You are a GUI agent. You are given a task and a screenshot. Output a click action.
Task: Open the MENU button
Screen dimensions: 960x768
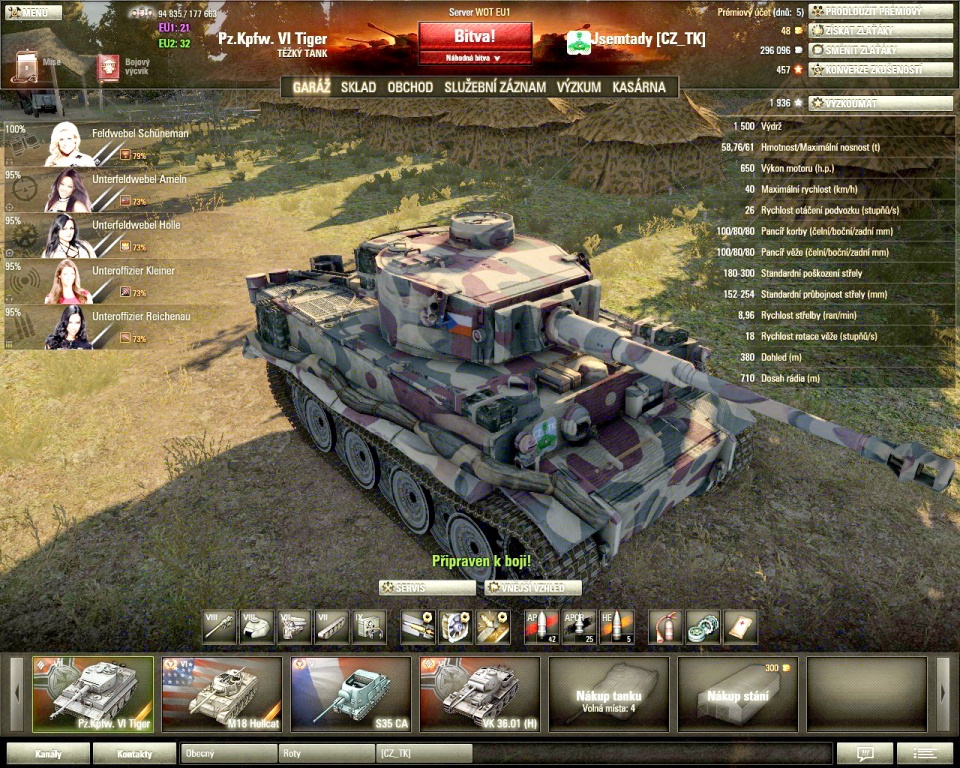click(x=28, y=13)
